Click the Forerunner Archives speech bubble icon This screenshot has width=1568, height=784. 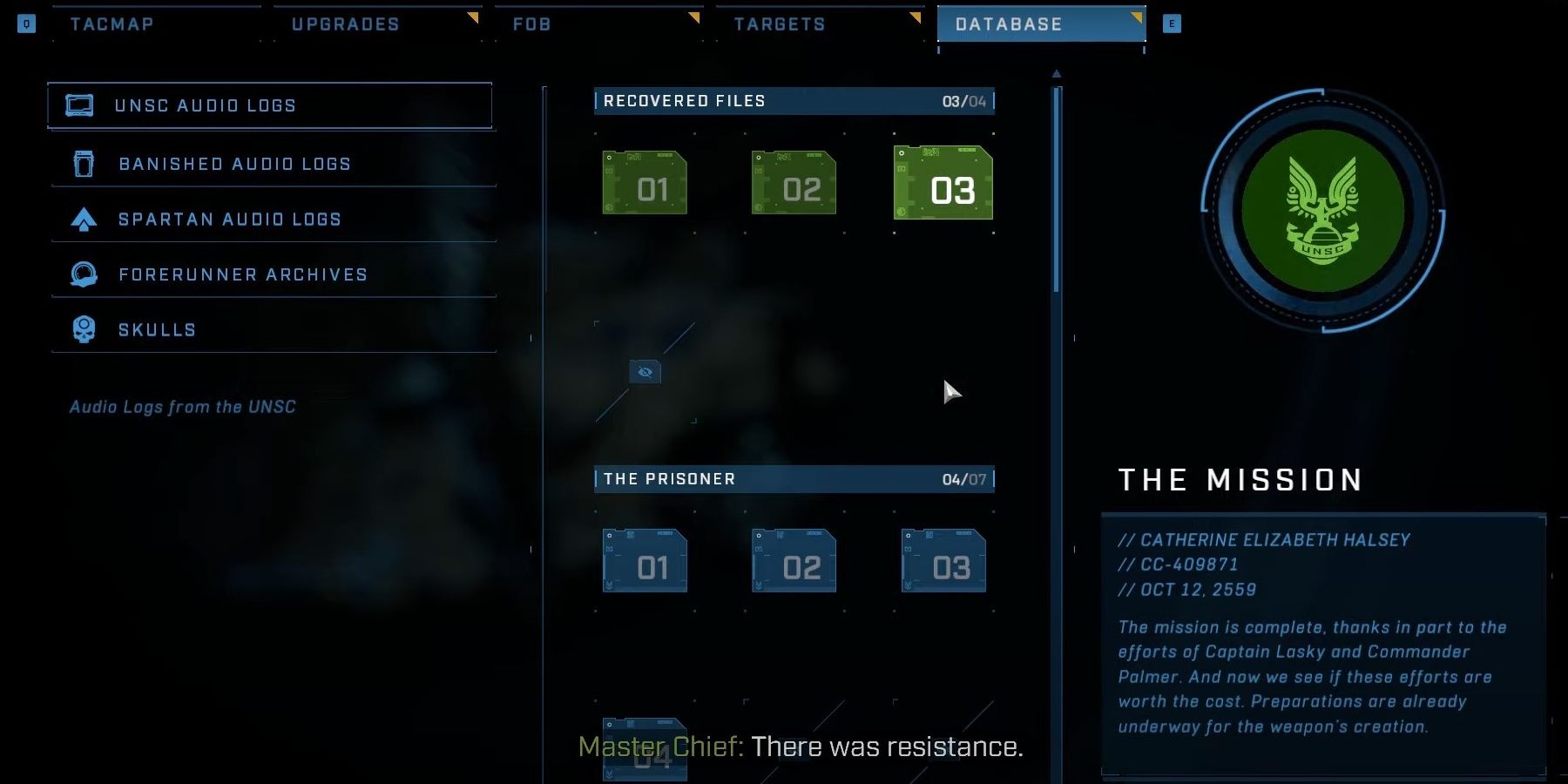[x=83, y=274]
